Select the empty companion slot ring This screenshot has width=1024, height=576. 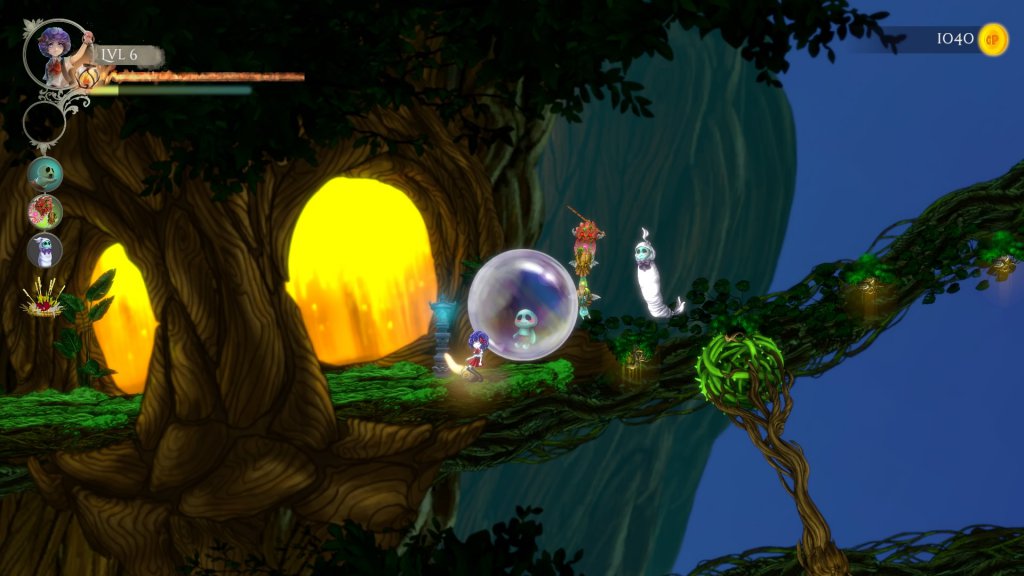pos(45,123)
